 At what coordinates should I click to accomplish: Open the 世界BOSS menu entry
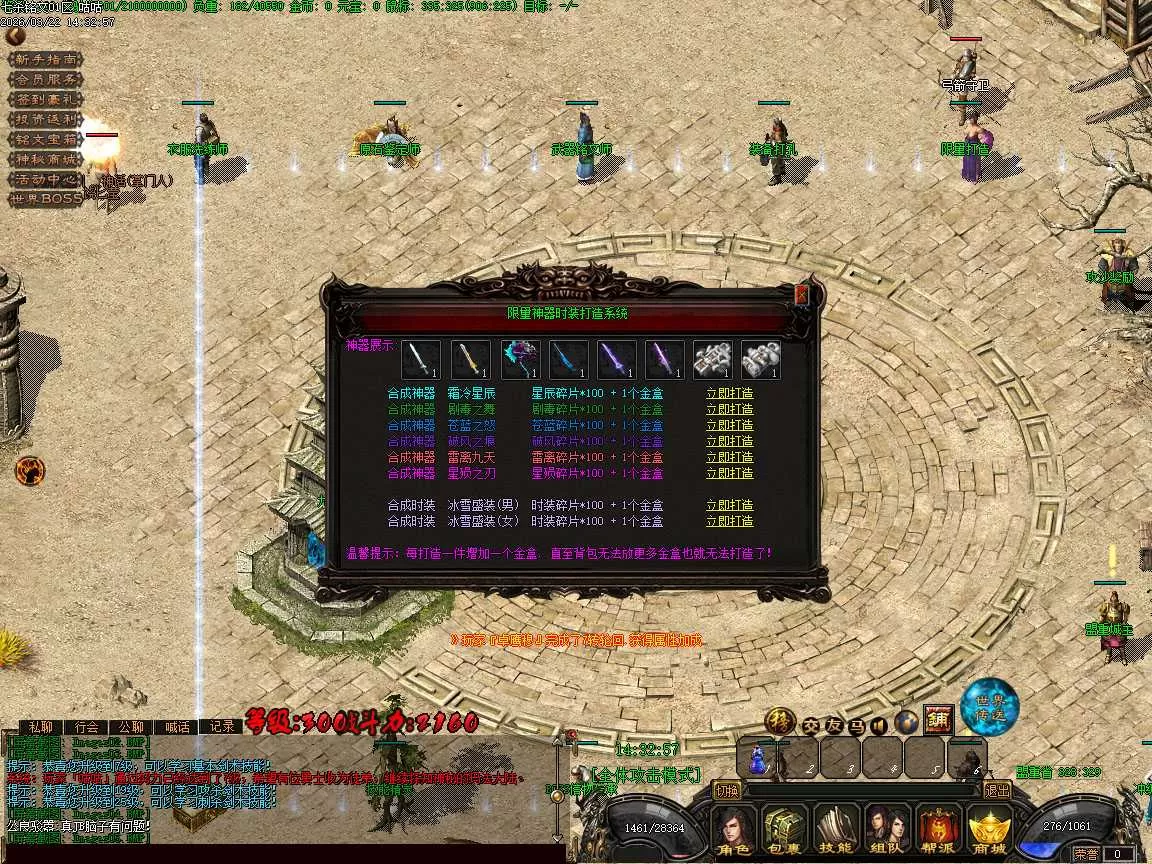[45, 199]
